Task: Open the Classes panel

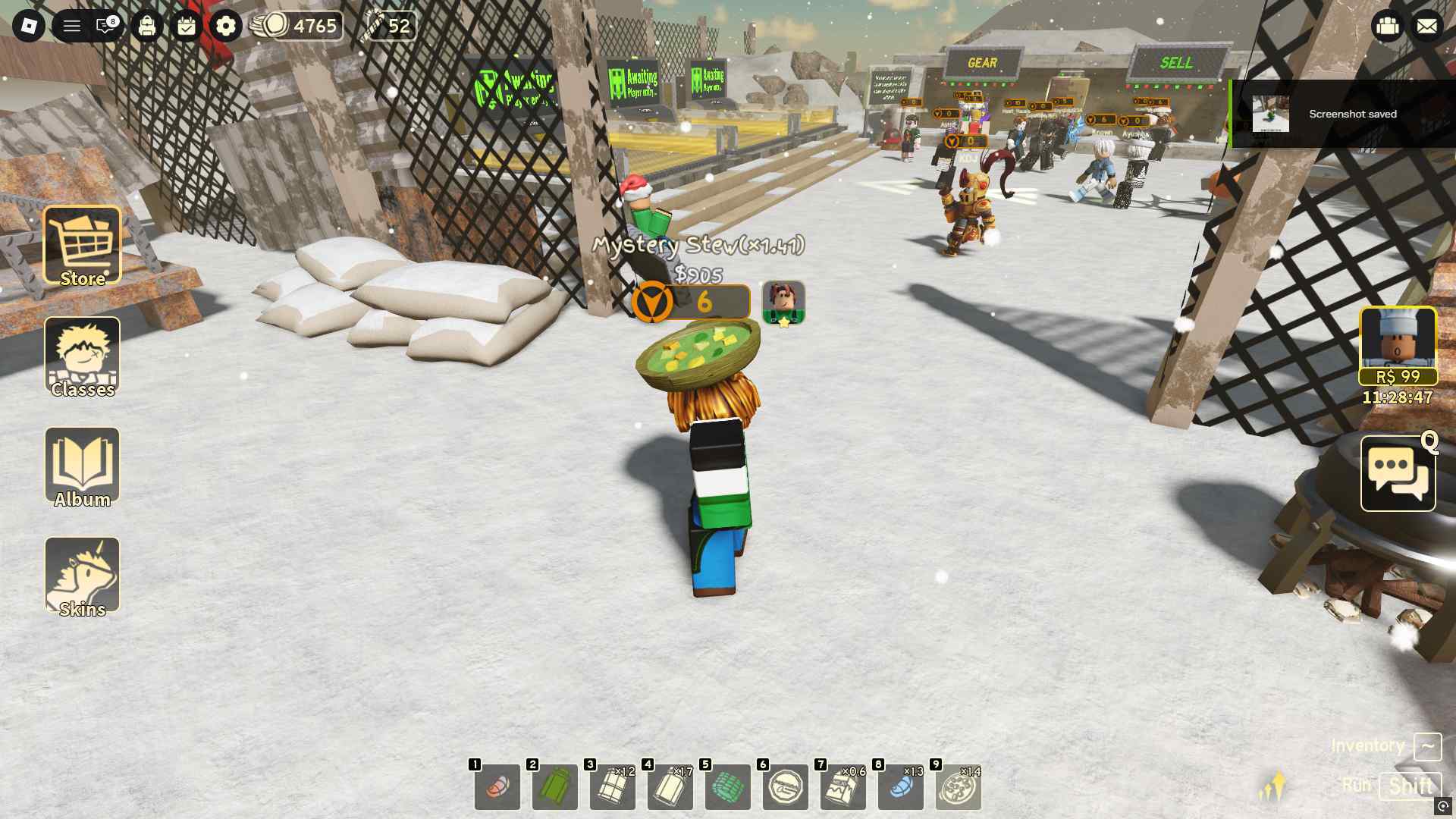Action: [x=82, y=356]
